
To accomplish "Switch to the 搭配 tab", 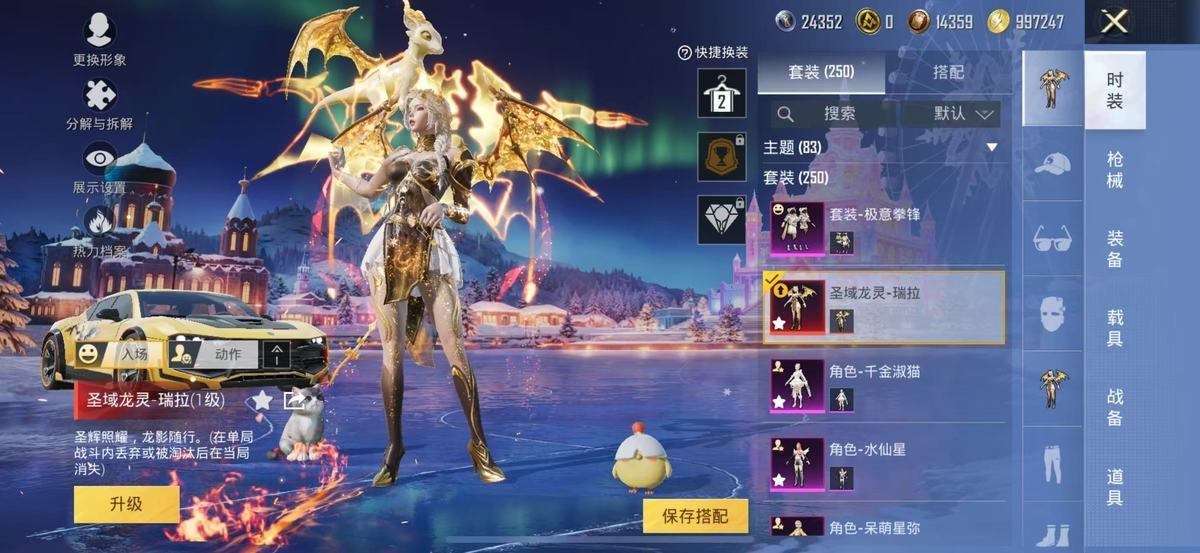I will (948, 72).
